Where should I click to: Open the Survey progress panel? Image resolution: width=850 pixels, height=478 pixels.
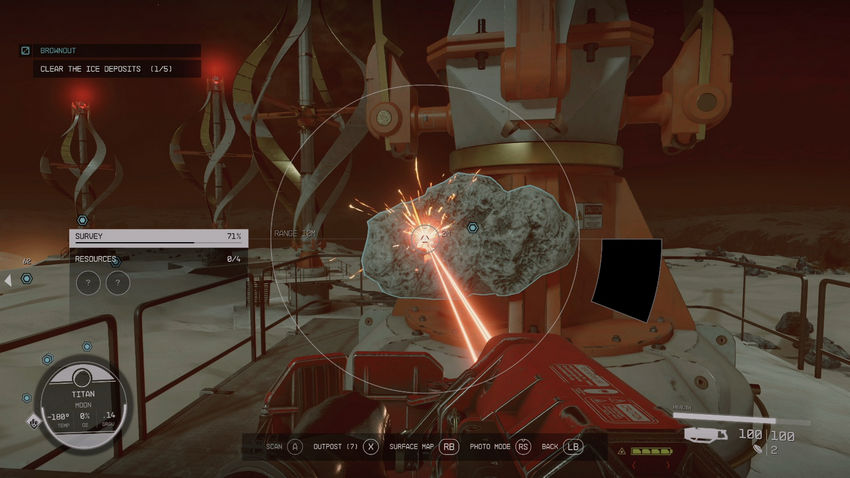coord(158,237)
